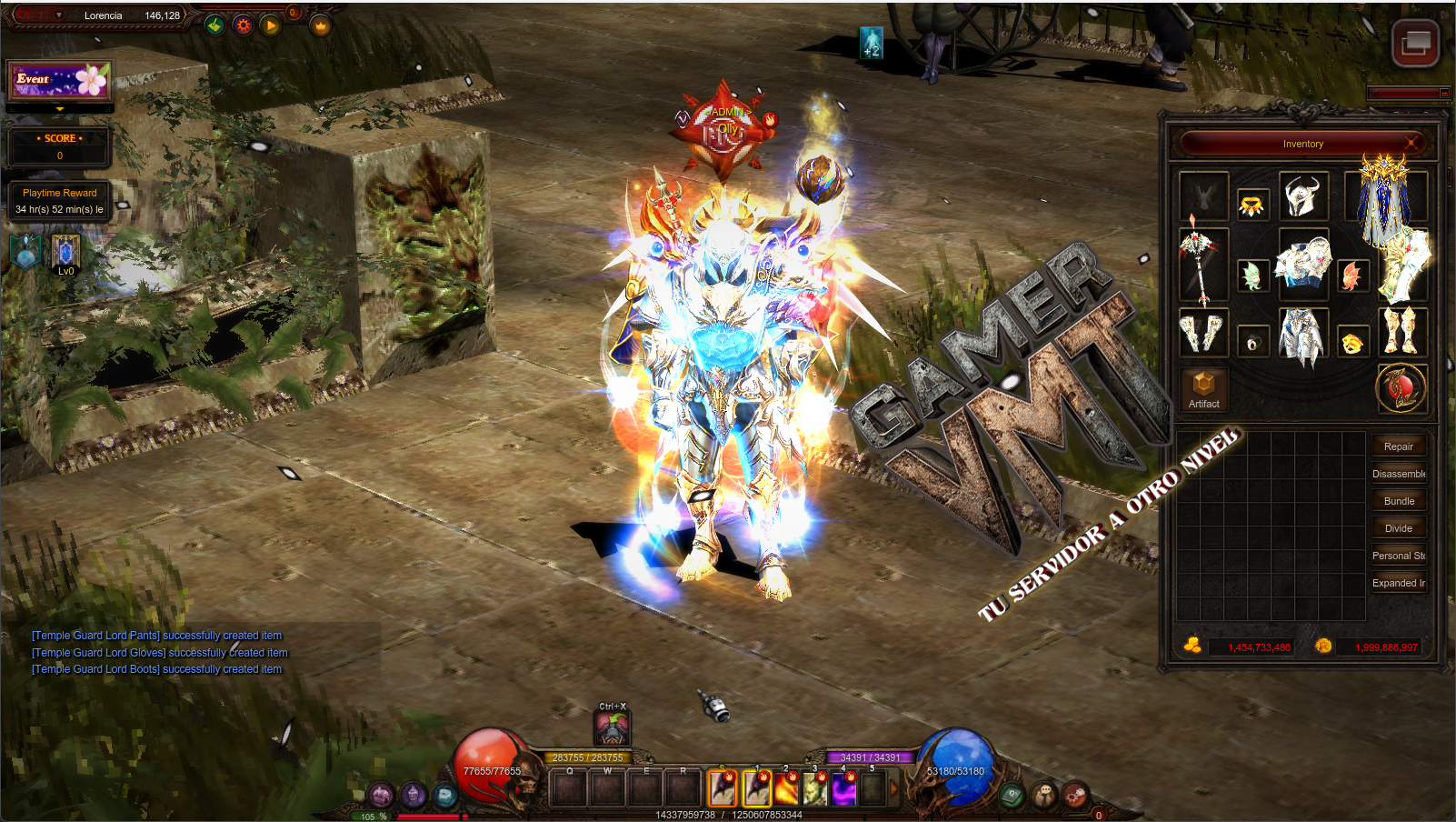This screenshot has width=1456, height=822.
Task: Click the window button at top right
Action: 1415,43
